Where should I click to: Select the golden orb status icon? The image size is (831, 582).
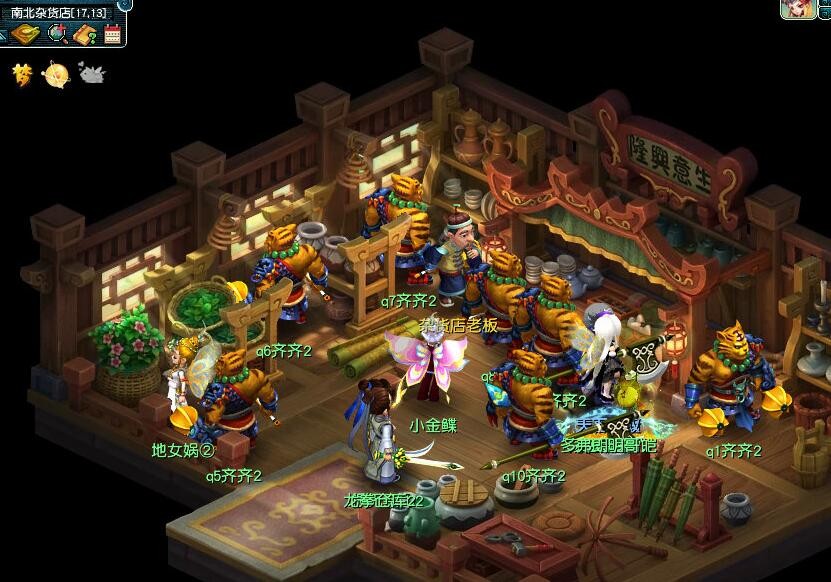point(57,73)
